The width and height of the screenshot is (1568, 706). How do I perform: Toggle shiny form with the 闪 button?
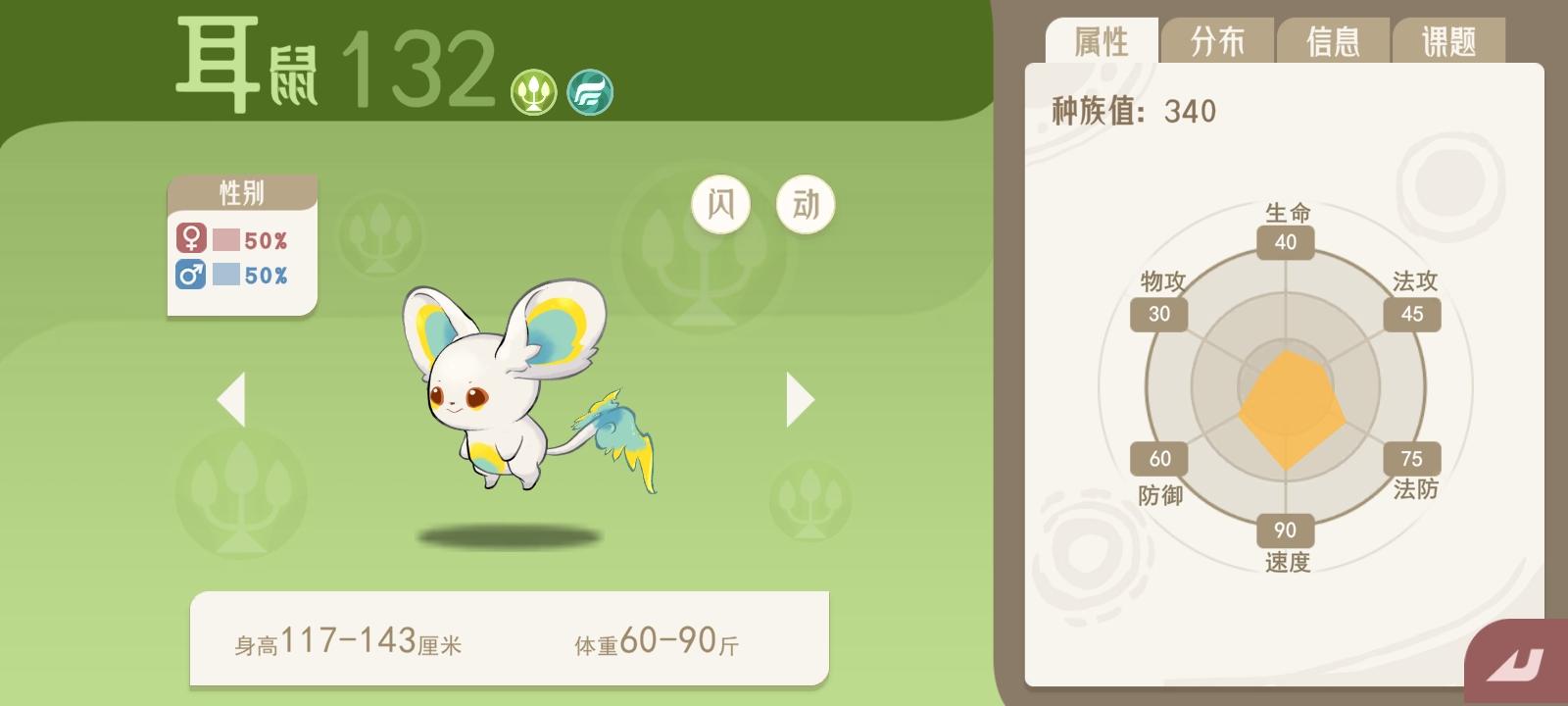721,203
